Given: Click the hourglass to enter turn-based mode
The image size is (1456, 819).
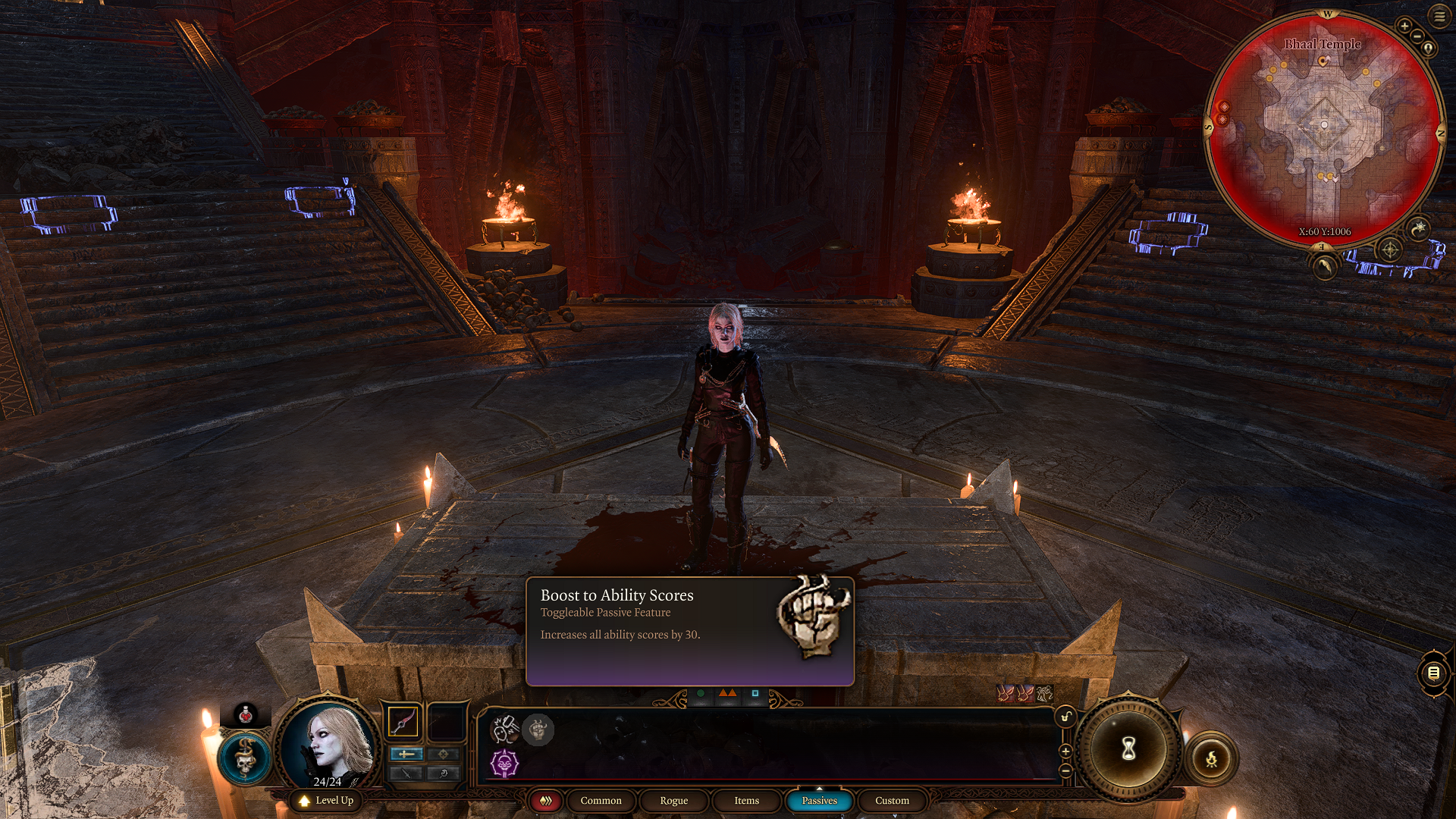Looking at the screenshot, I should [1128, 749].
